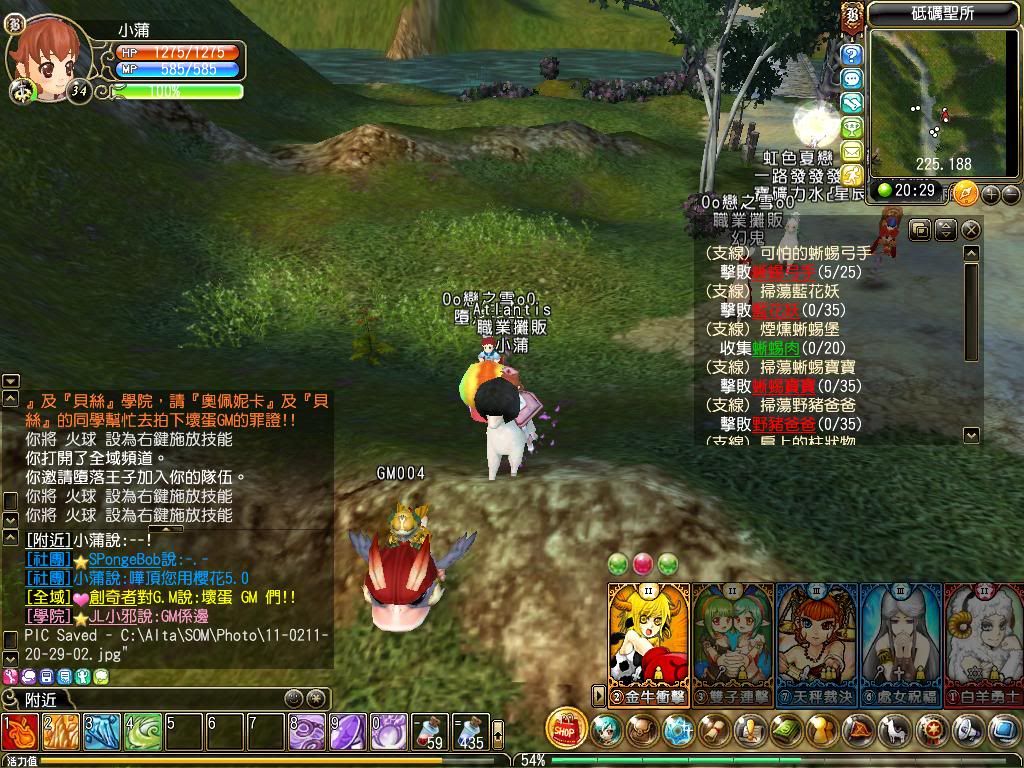Click the green trophy icon
This screenshot has width=1024, height=768.
[852, 127]
